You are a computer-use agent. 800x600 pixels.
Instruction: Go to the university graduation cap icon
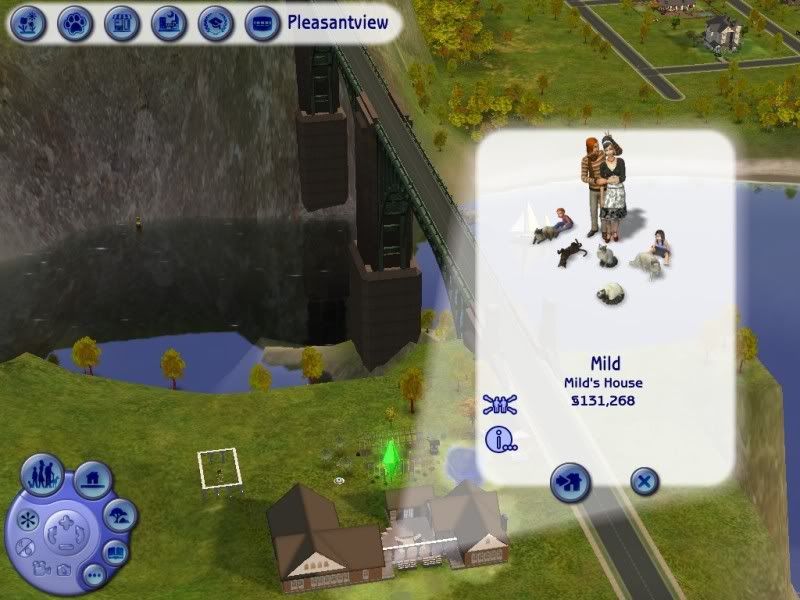[x=214, y=21]
